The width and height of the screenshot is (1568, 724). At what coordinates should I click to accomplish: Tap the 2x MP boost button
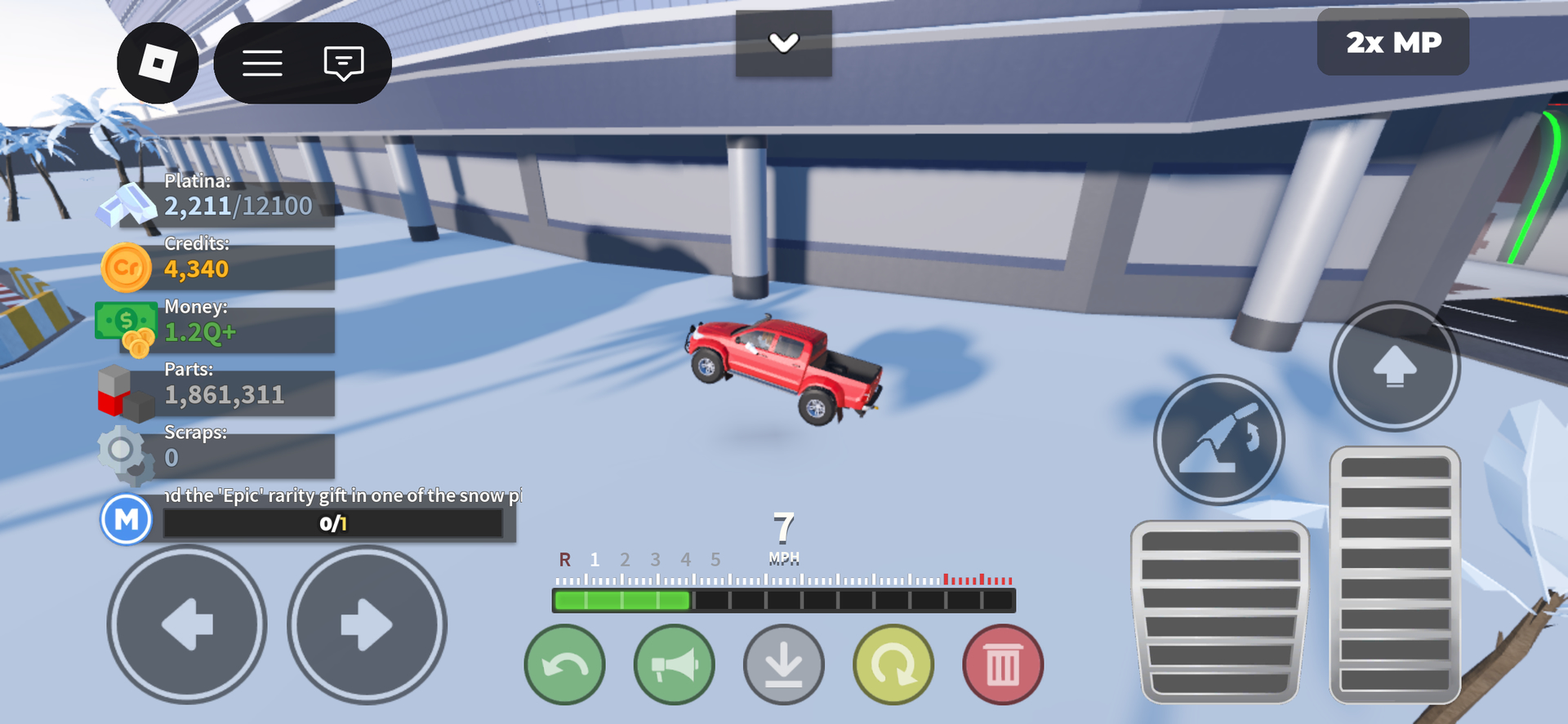pos(1392,42)
